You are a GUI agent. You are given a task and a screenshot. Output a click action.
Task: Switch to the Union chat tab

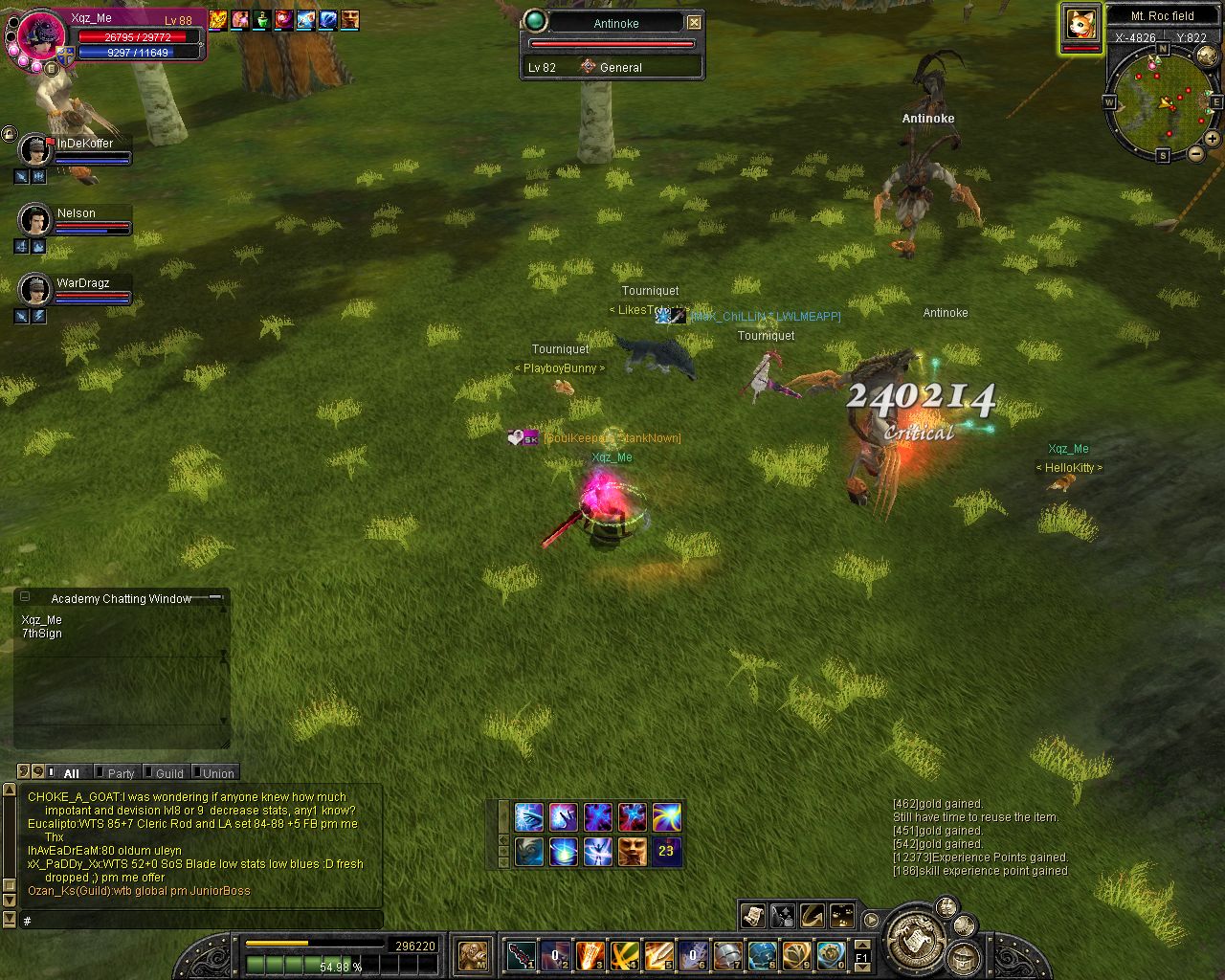pos(217,773)
